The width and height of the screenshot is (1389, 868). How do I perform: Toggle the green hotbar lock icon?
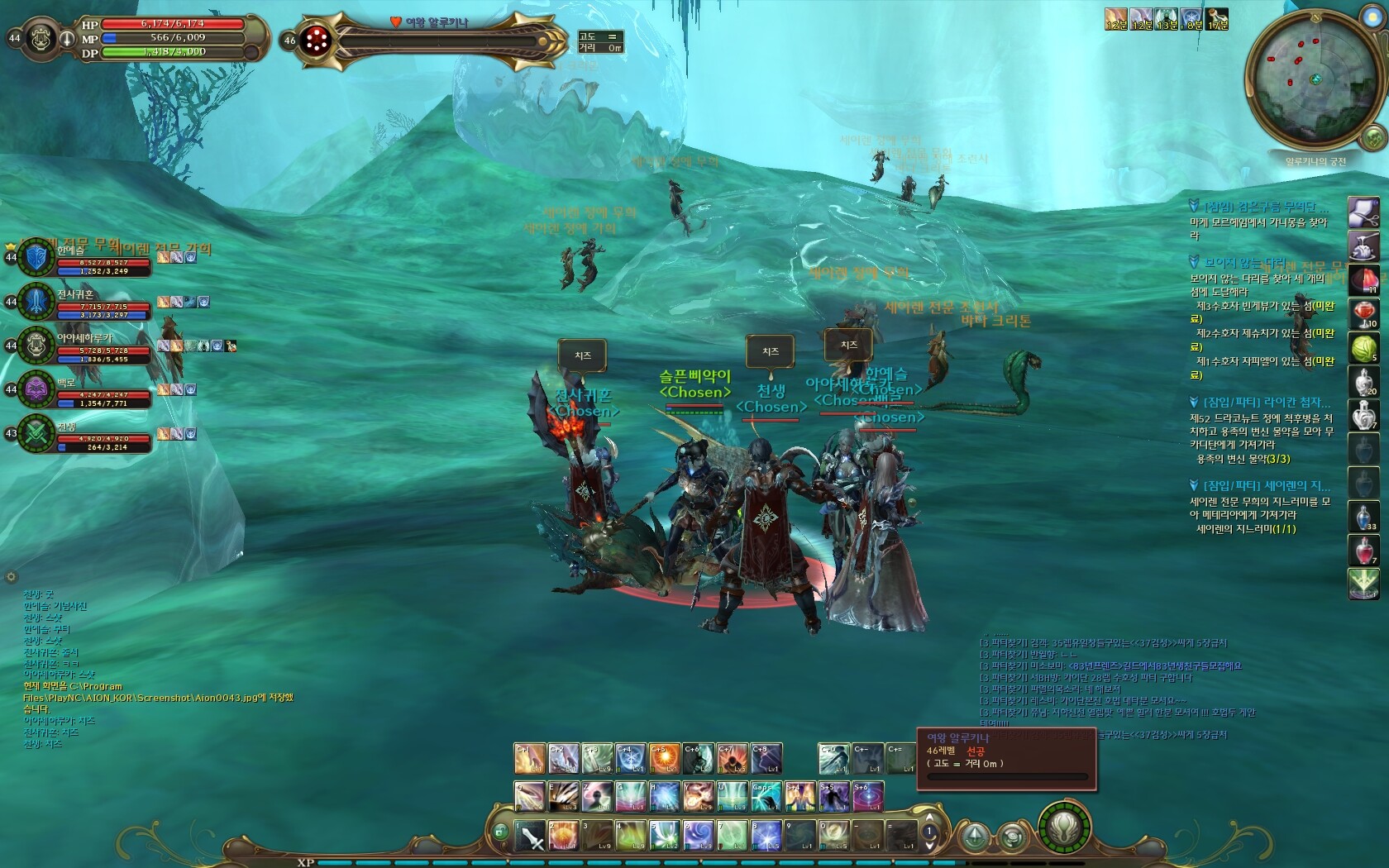coord(500,832)
